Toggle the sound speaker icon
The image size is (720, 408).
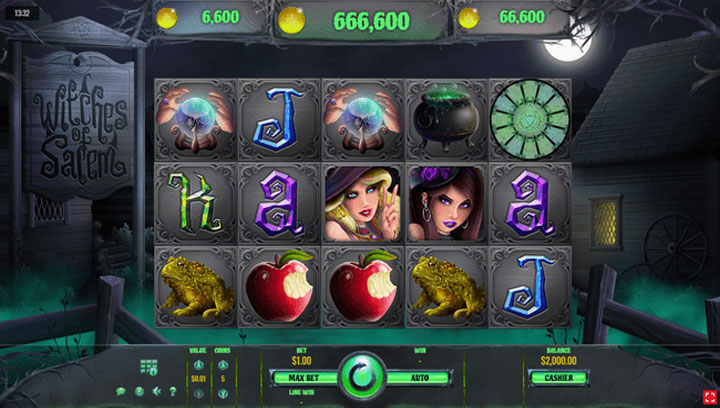157,391
